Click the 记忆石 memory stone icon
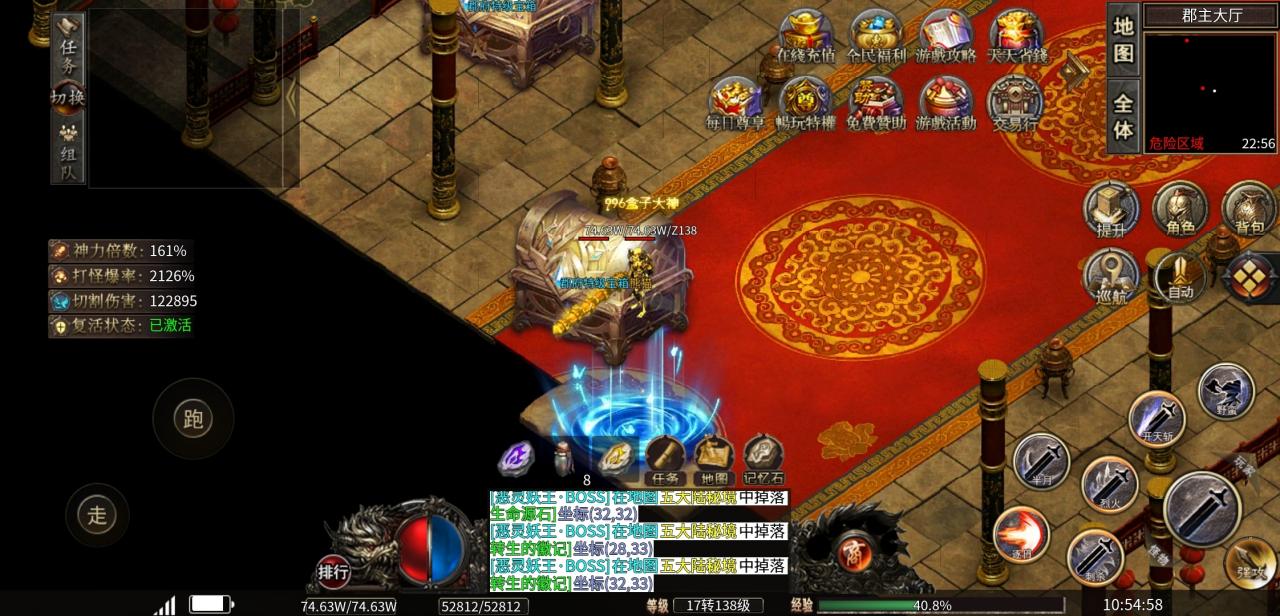The height and width of the screenshot is (616, 1280). (763, 460)
